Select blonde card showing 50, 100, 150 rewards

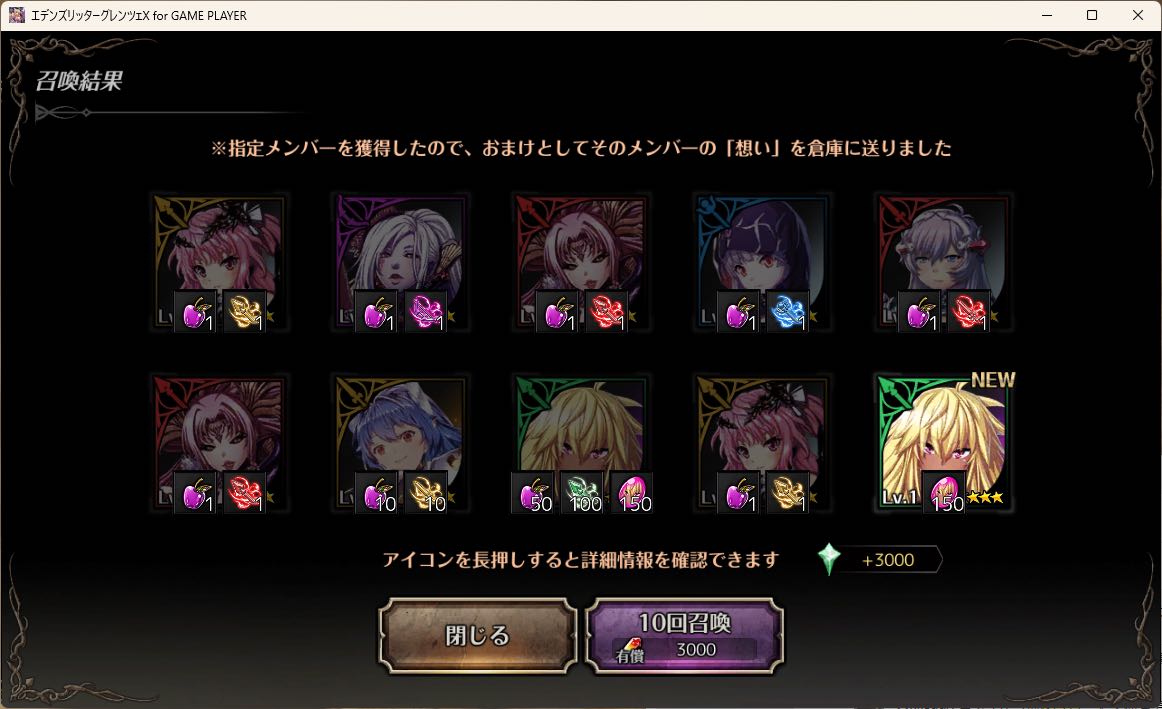[x=581, y=443]
